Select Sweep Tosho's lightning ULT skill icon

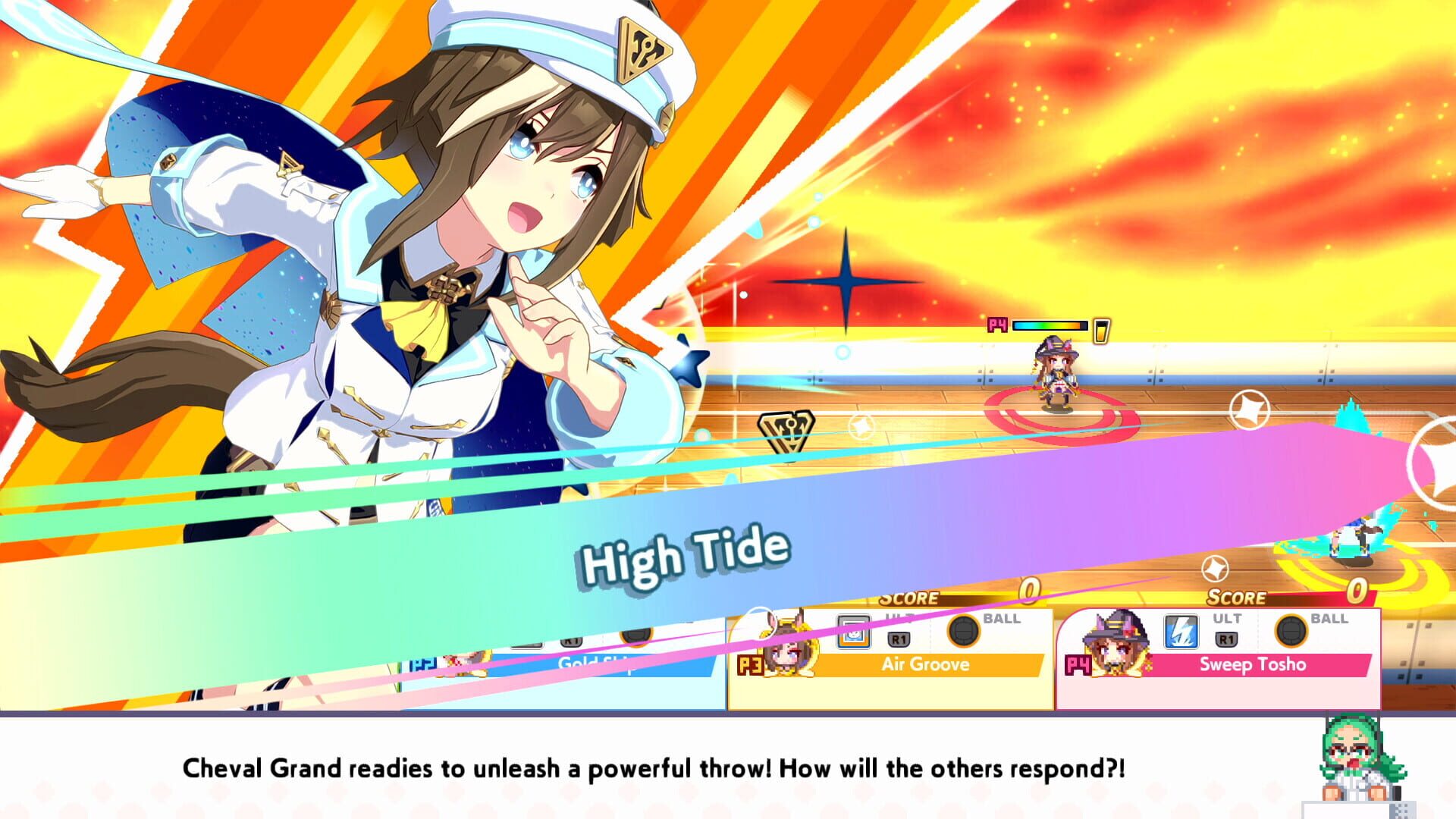coord(1181,631)
